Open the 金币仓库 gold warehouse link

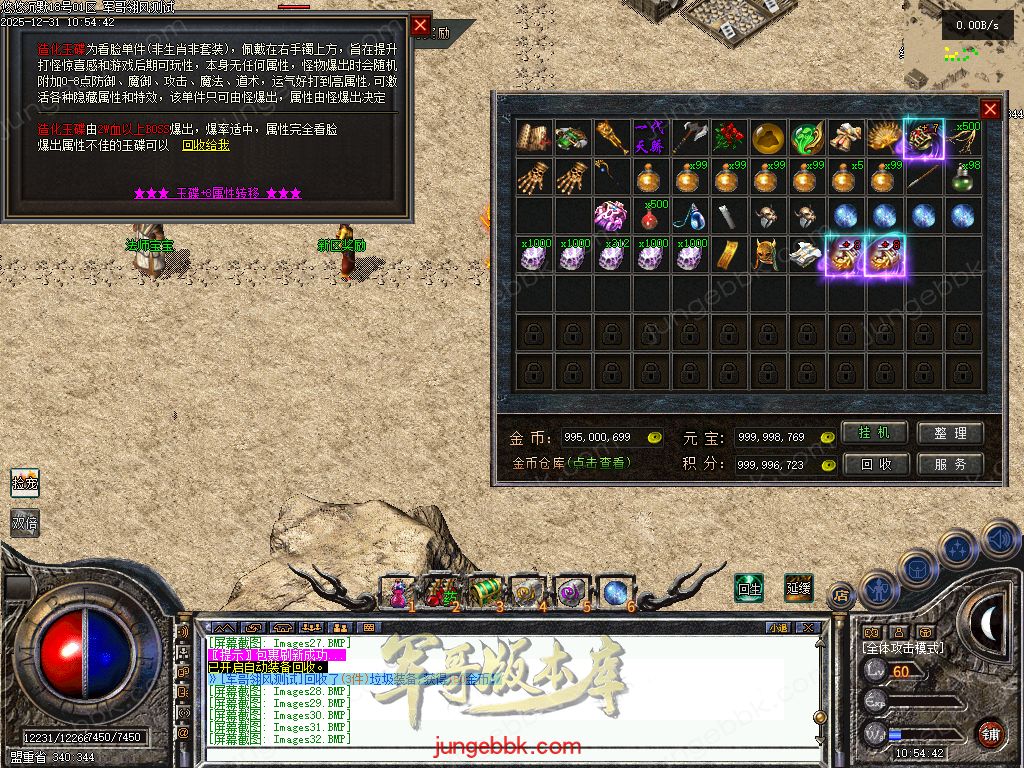click(572, 463)
